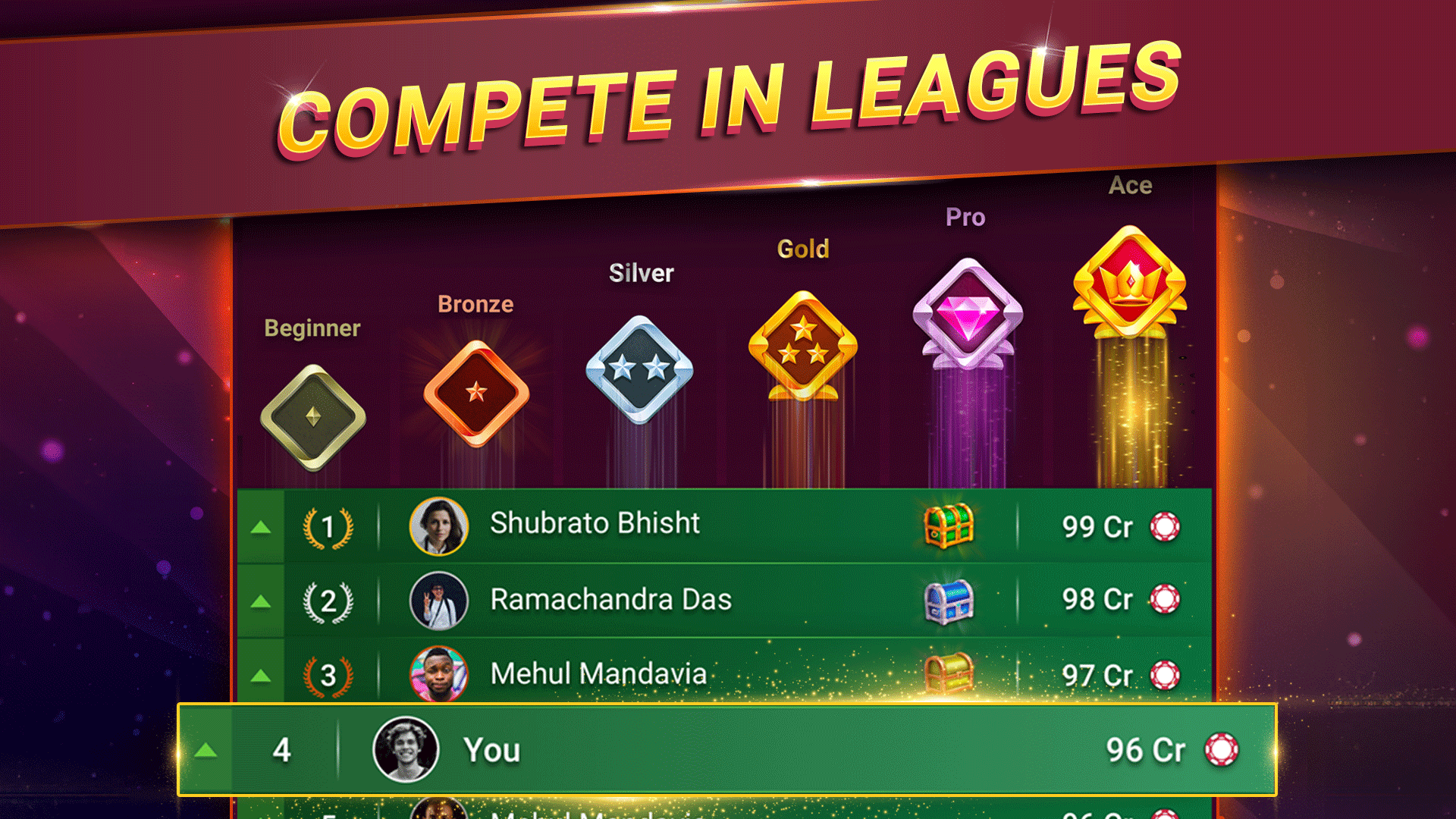Click Mehul Mandavia's bronze chest reward
Viewport: 1456px width, 819px height.
point(948,673)
